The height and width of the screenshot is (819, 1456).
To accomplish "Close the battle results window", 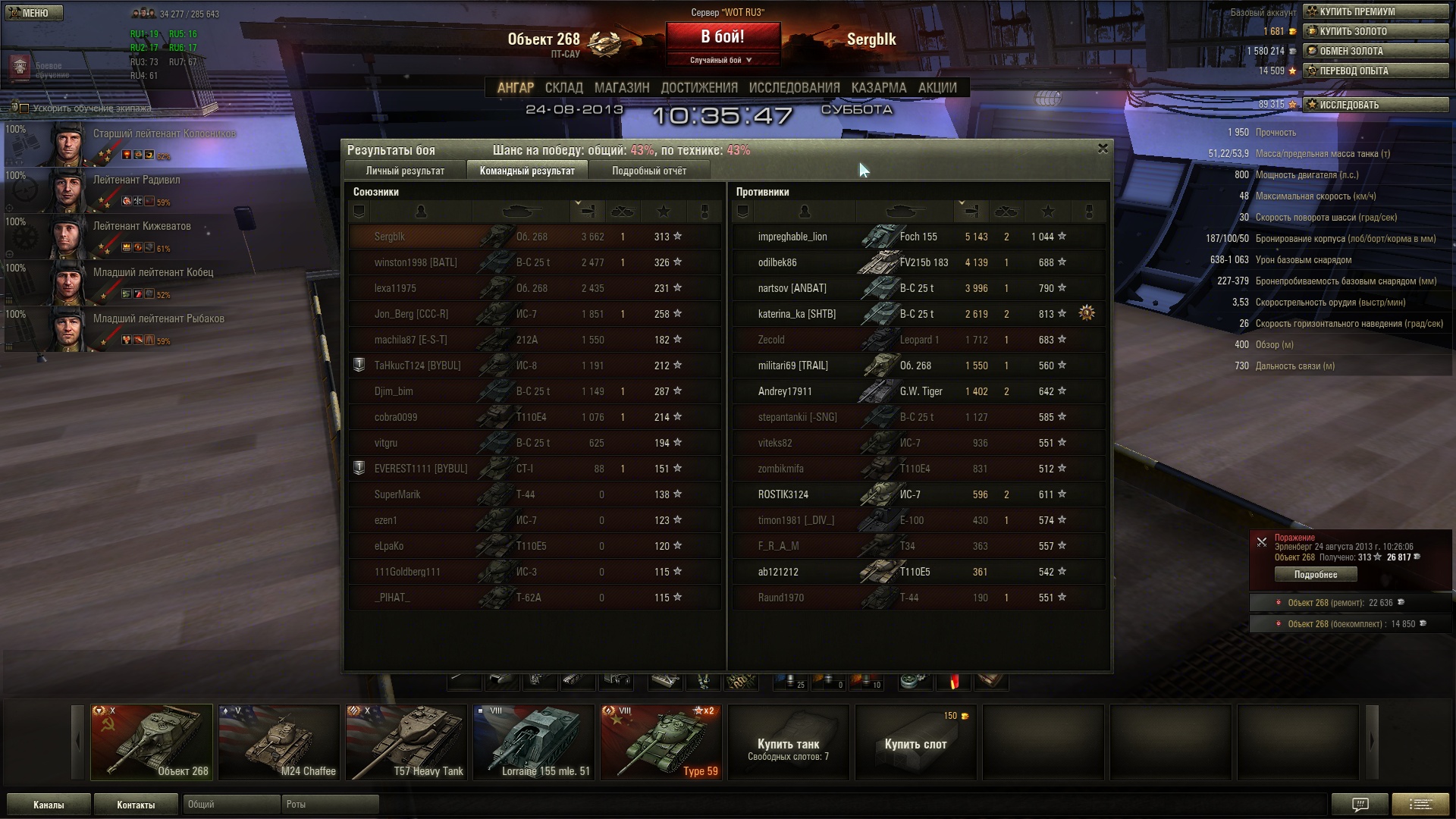I will pyautogui.click(x=1103, y=149).
